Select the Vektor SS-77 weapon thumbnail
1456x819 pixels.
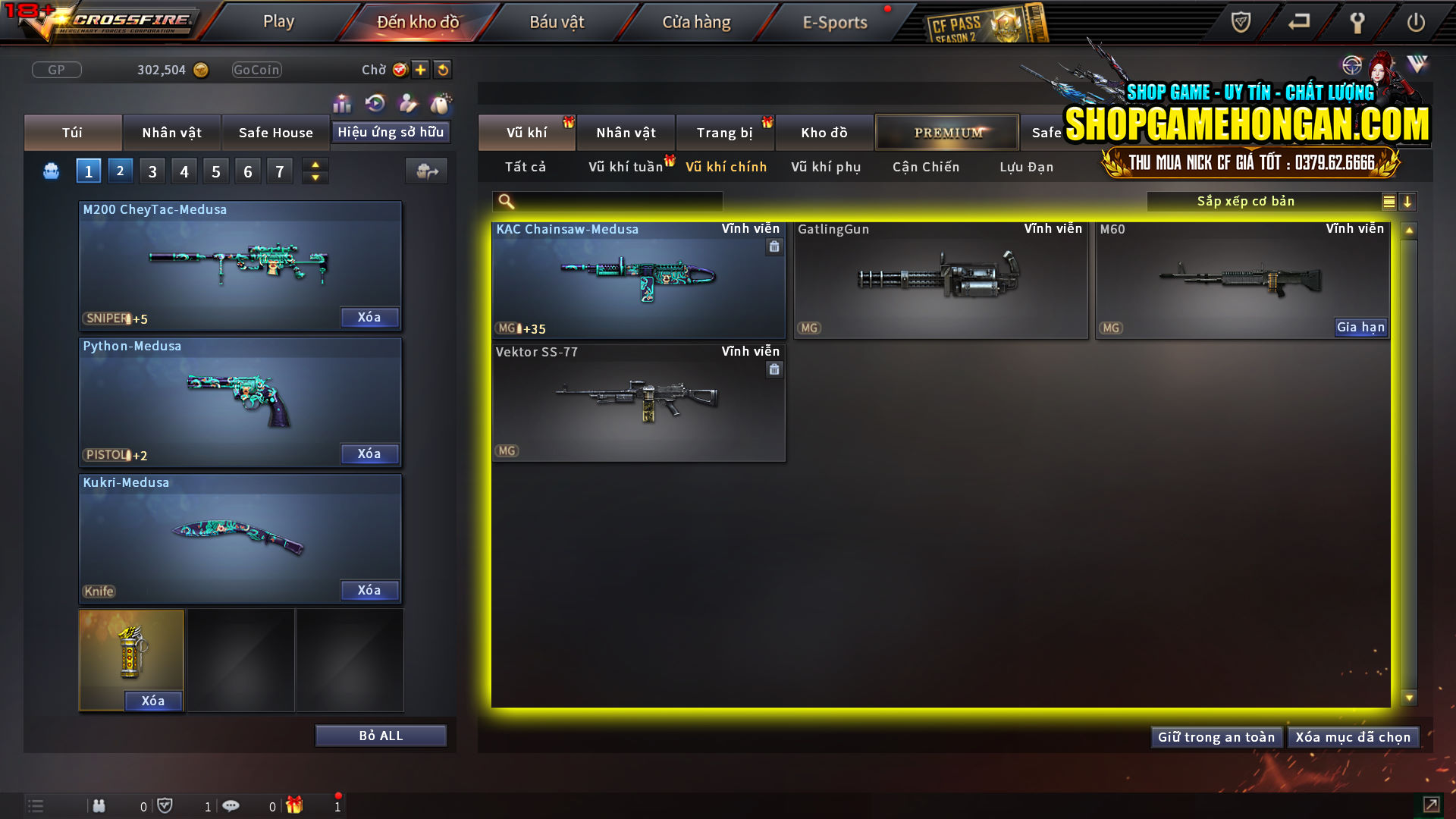click(x=638, y=403)
